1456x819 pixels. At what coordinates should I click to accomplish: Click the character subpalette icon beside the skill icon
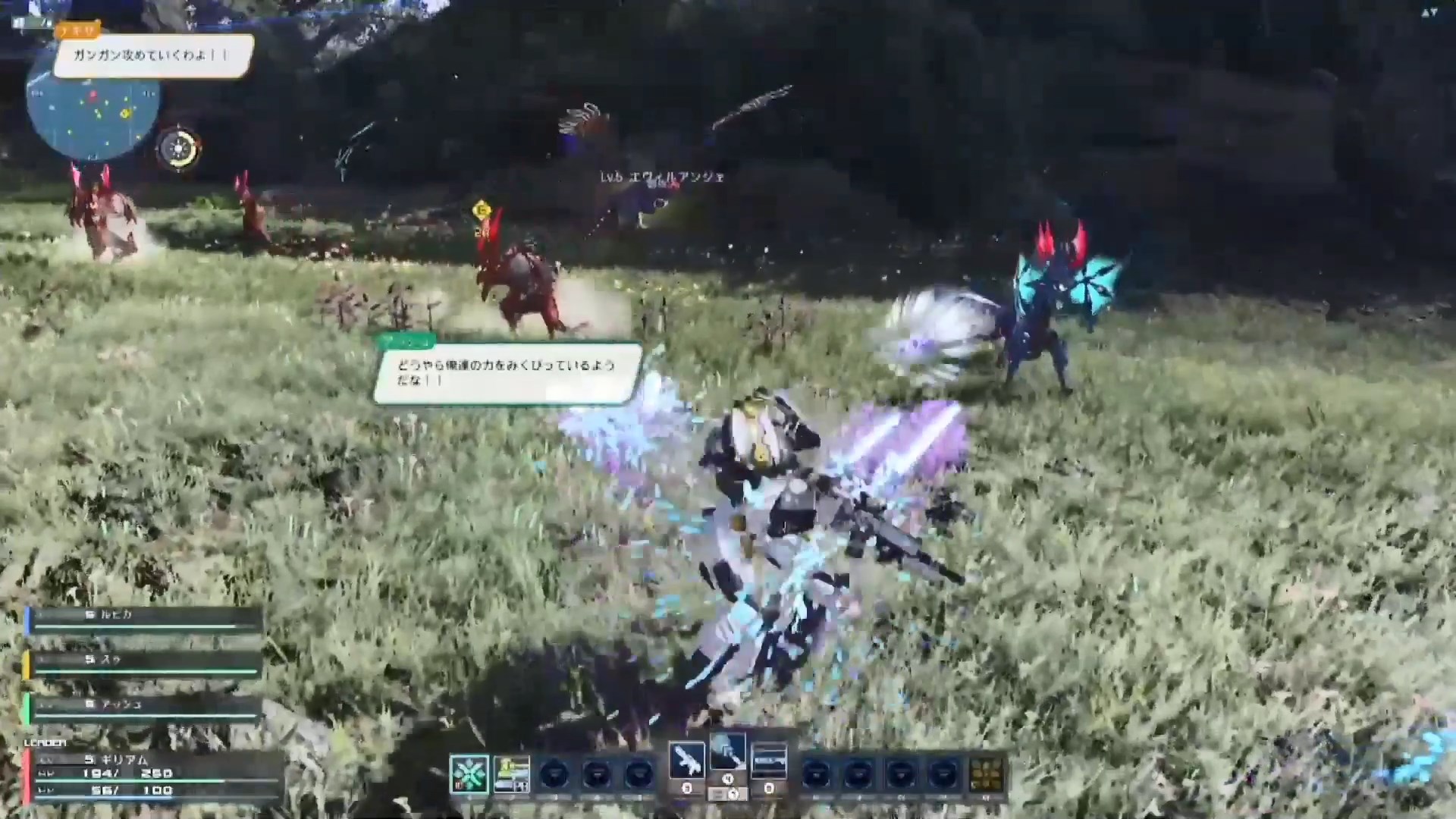512,772
